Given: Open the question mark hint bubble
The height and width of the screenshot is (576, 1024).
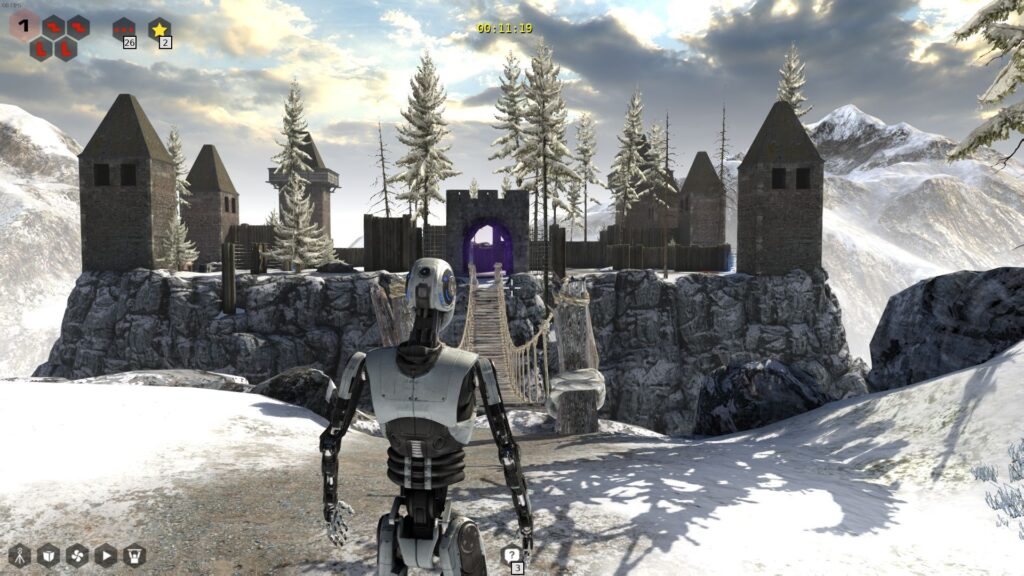Looking at the screenshot, I should (512, 556).
